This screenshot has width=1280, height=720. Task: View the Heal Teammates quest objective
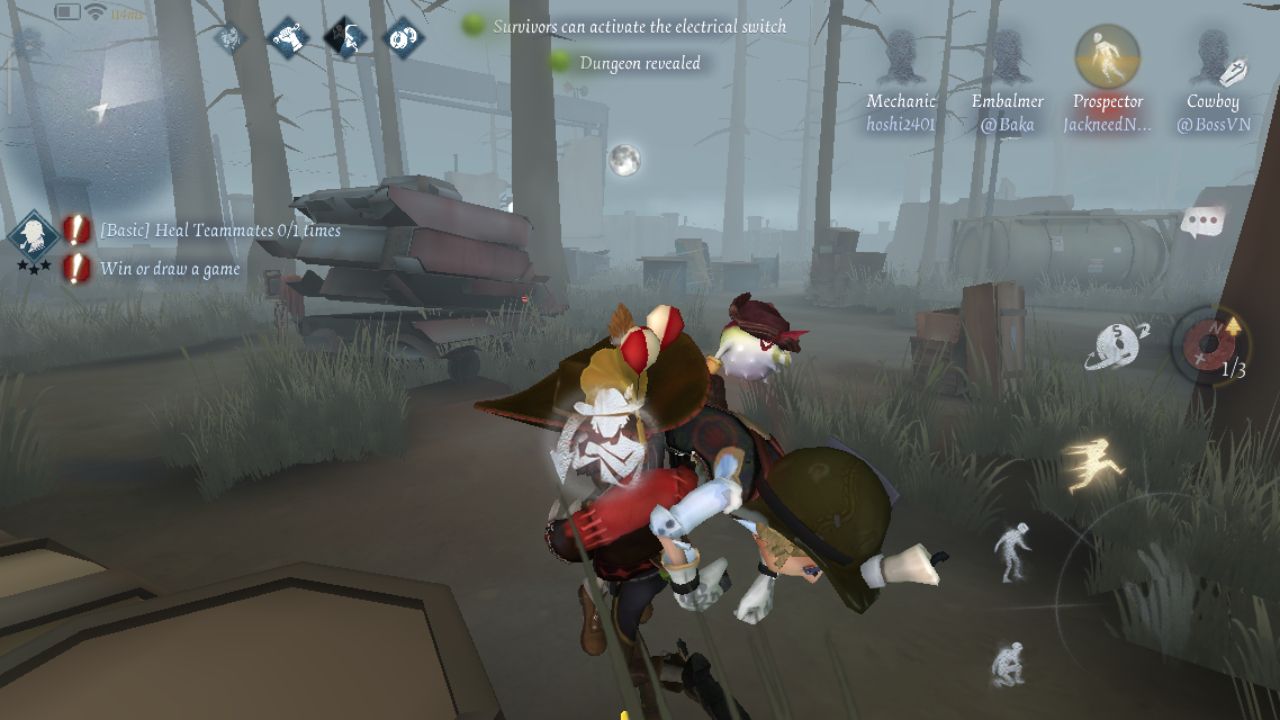pos(220,231)
